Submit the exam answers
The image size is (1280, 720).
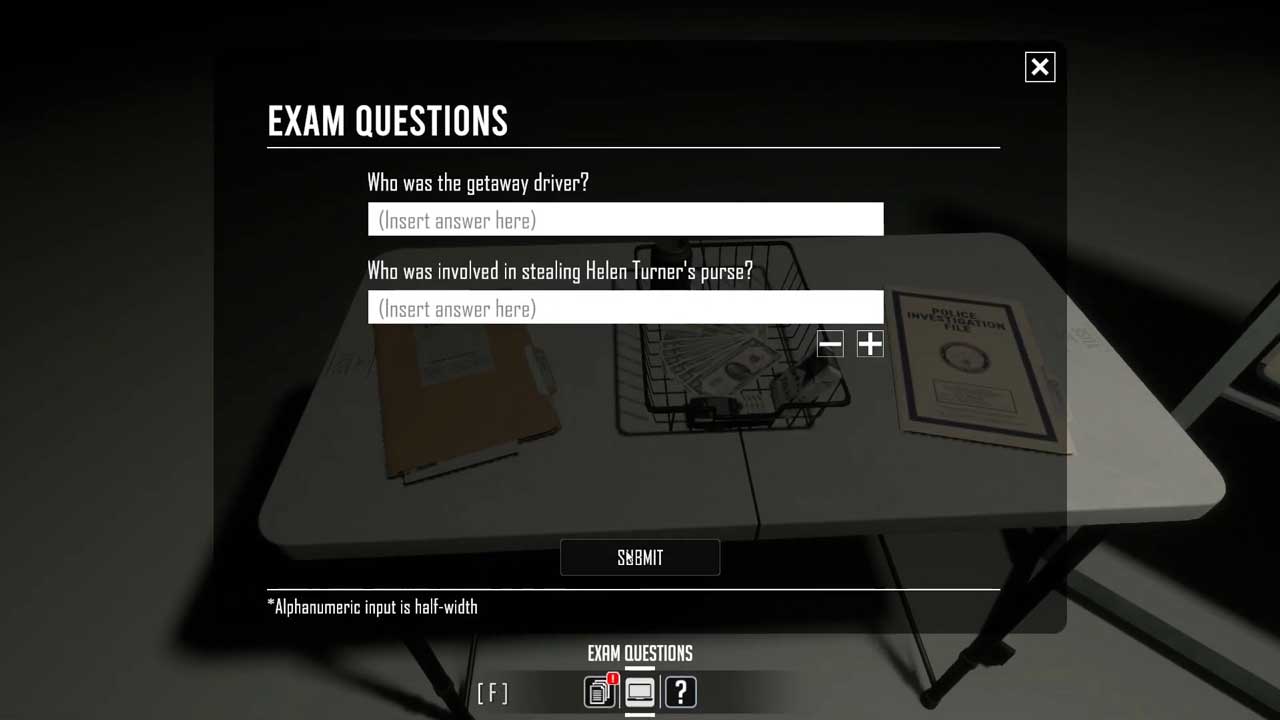[640, 558]
